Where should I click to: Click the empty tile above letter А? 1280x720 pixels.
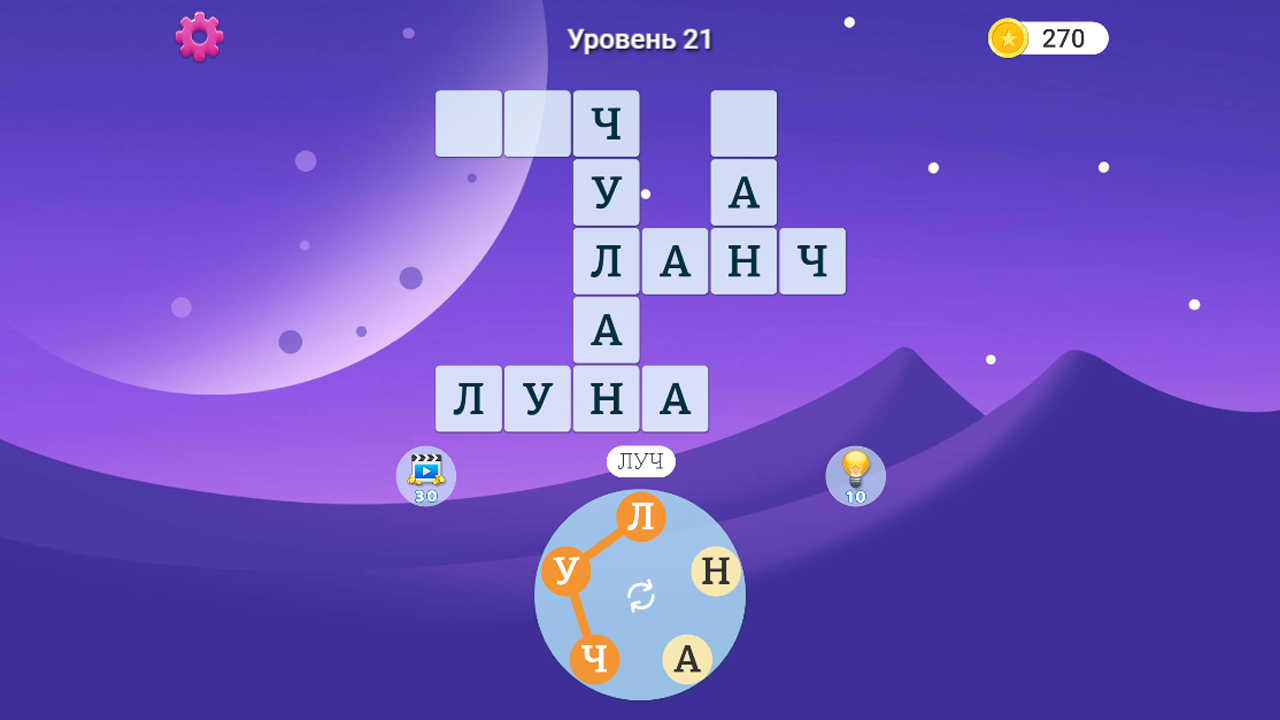pos(743,123)
